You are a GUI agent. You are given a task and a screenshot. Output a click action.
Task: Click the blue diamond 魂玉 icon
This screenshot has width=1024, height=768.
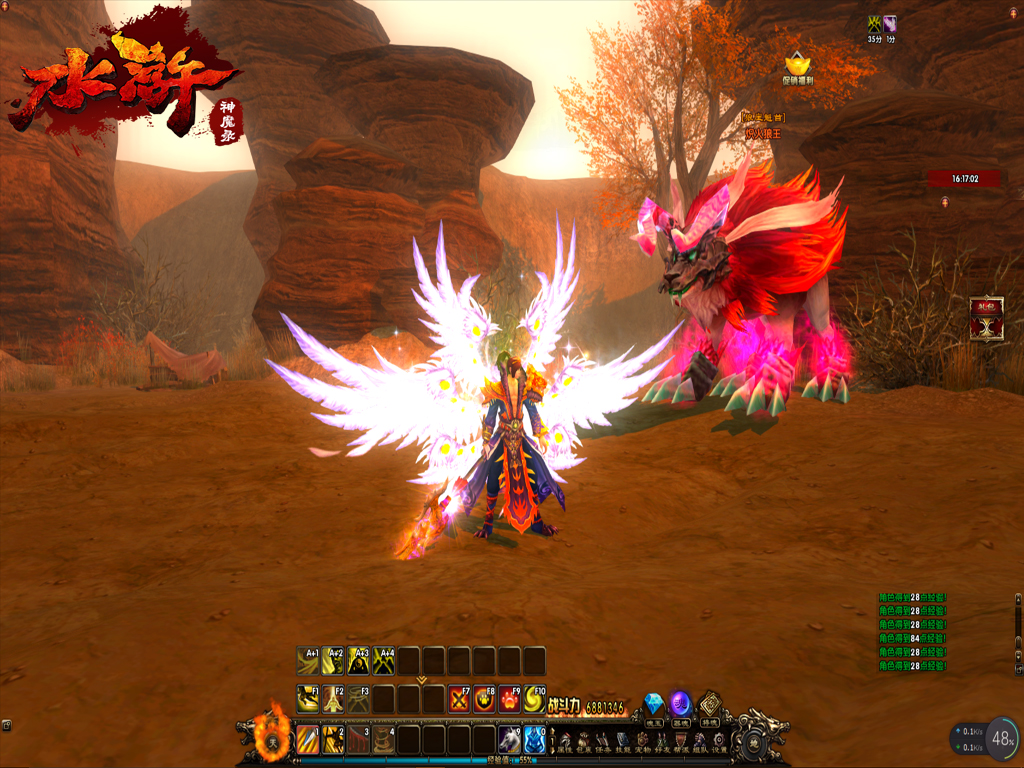[654, 704]
